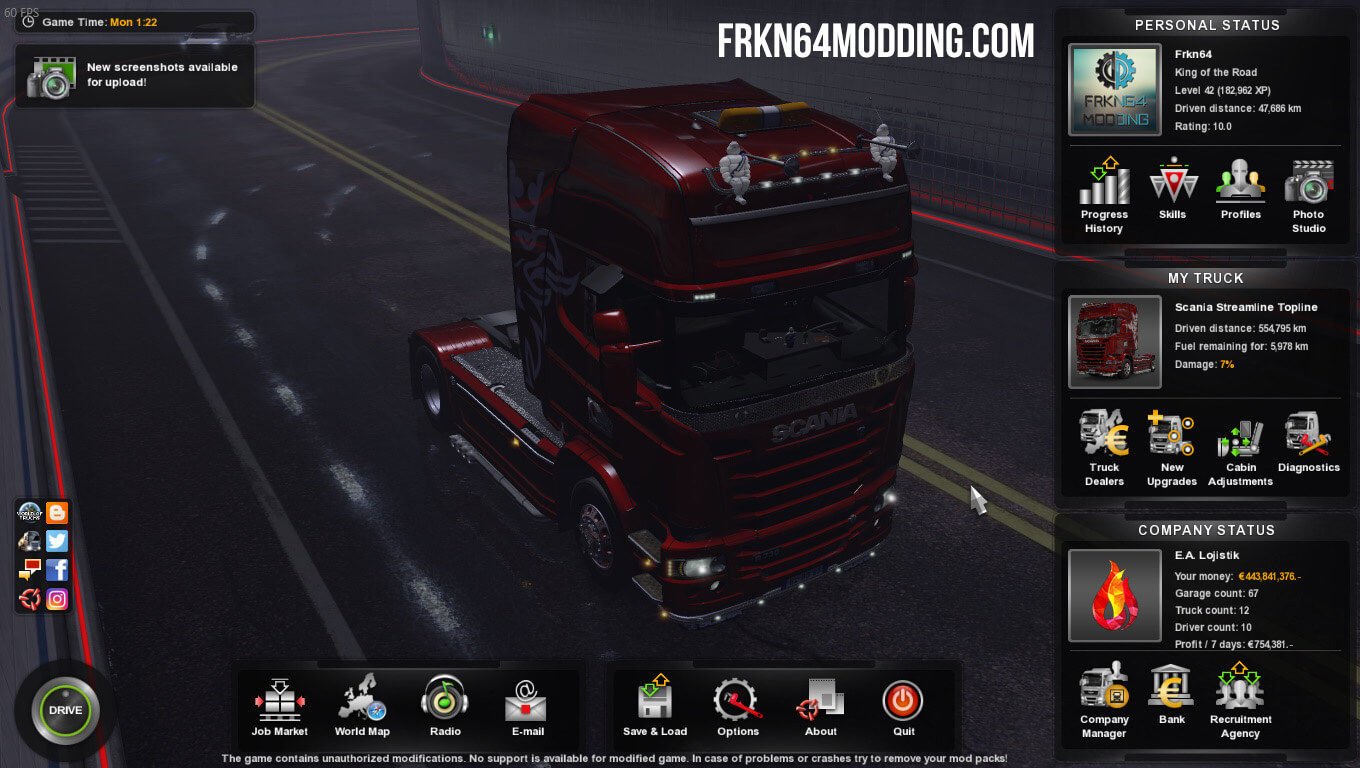Open the new screenshots upload notification

pos(135,75)
